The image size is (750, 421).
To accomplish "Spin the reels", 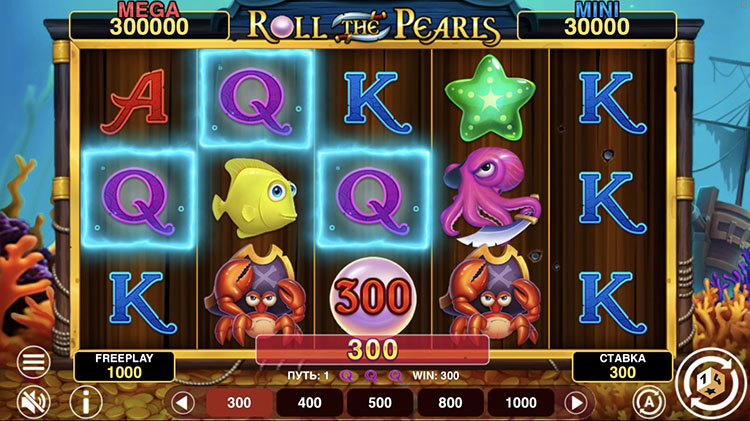I will (710, 380).
